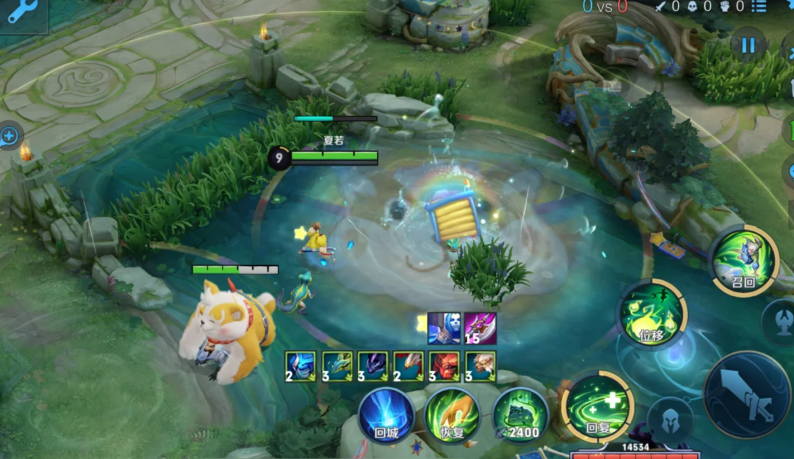
Task: Open the wrench settings menu
Action: click(x=22, y=14)
